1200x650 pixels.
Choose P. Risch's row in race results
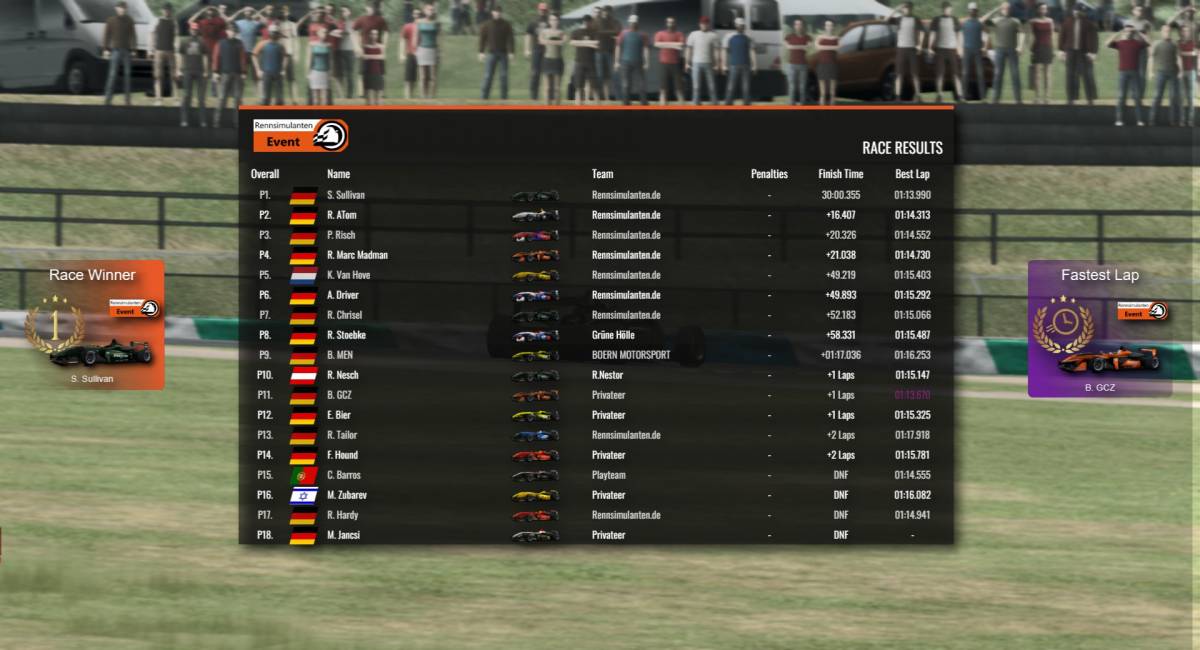[x=595, y=235]
